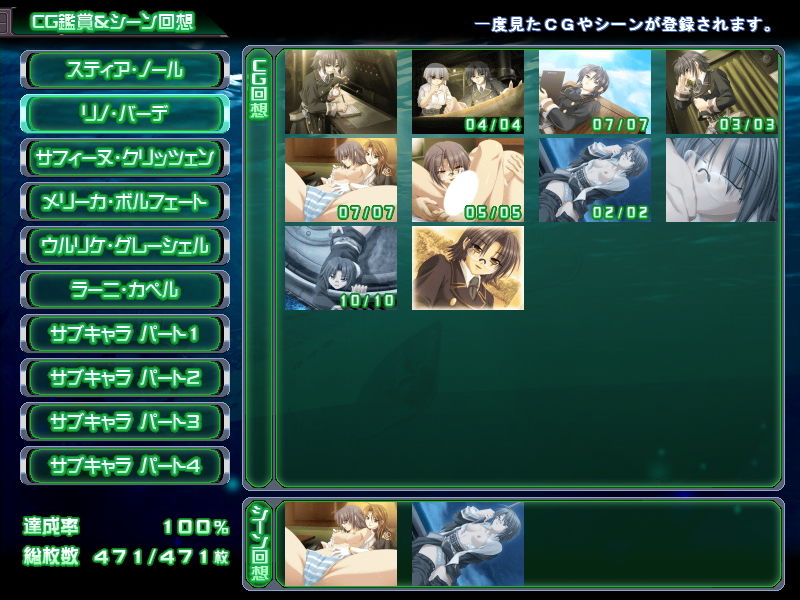View the yellow-background portrait CG thumbnail
The image size is (800, 600).
coord(468,268)
